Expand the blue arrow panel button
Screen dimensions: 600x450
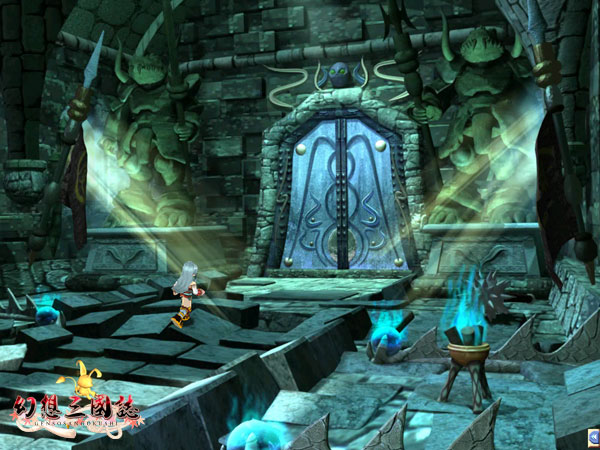pos(593,437)
